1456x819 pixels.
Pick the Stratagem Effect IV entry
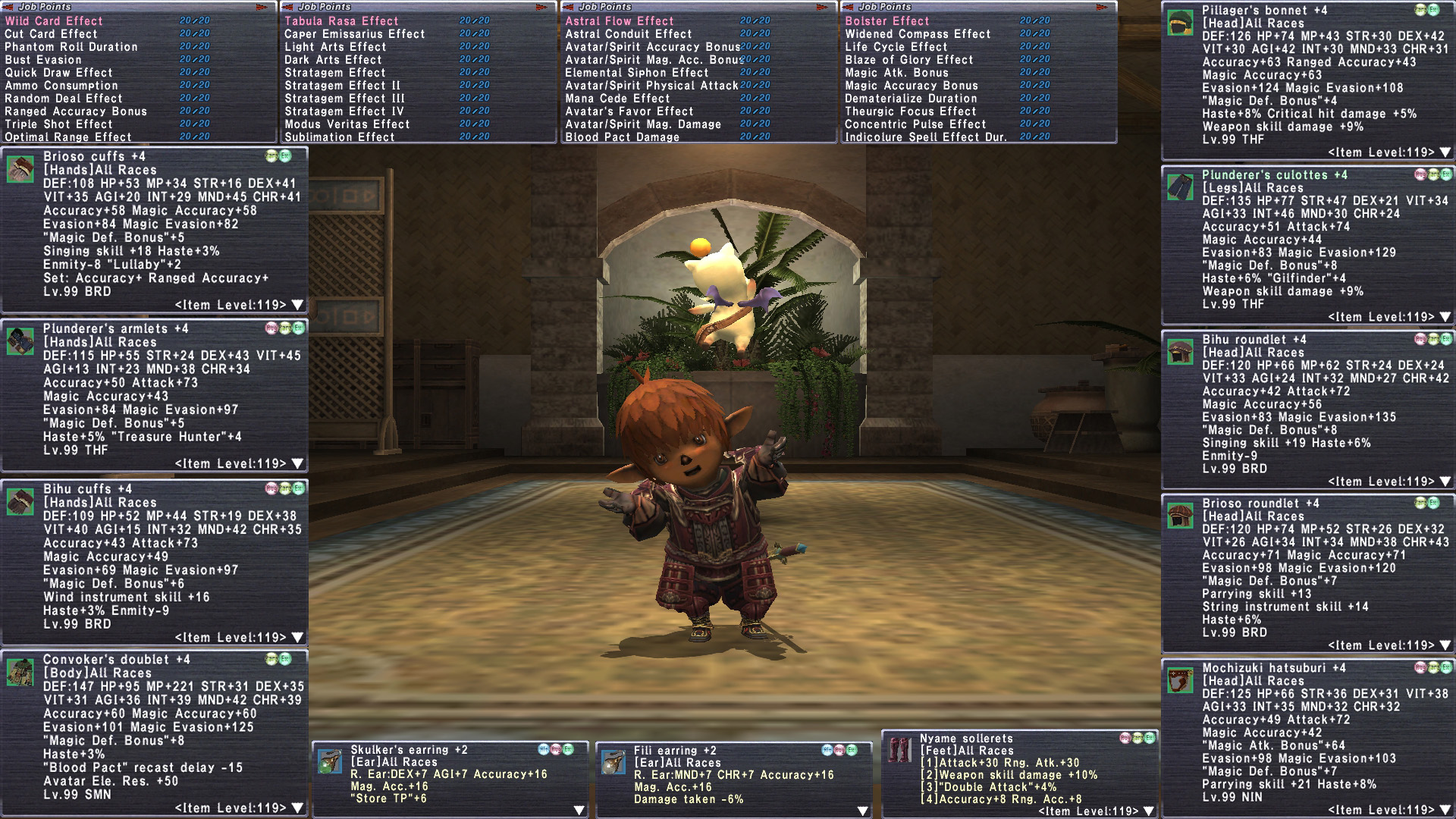coord(344,111)
